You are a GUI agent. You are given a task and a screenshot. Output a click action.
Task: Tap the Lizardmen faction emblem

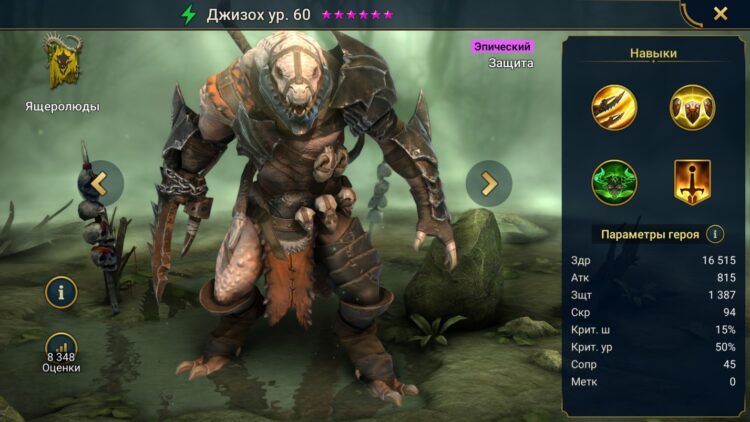tap(62, 64)
